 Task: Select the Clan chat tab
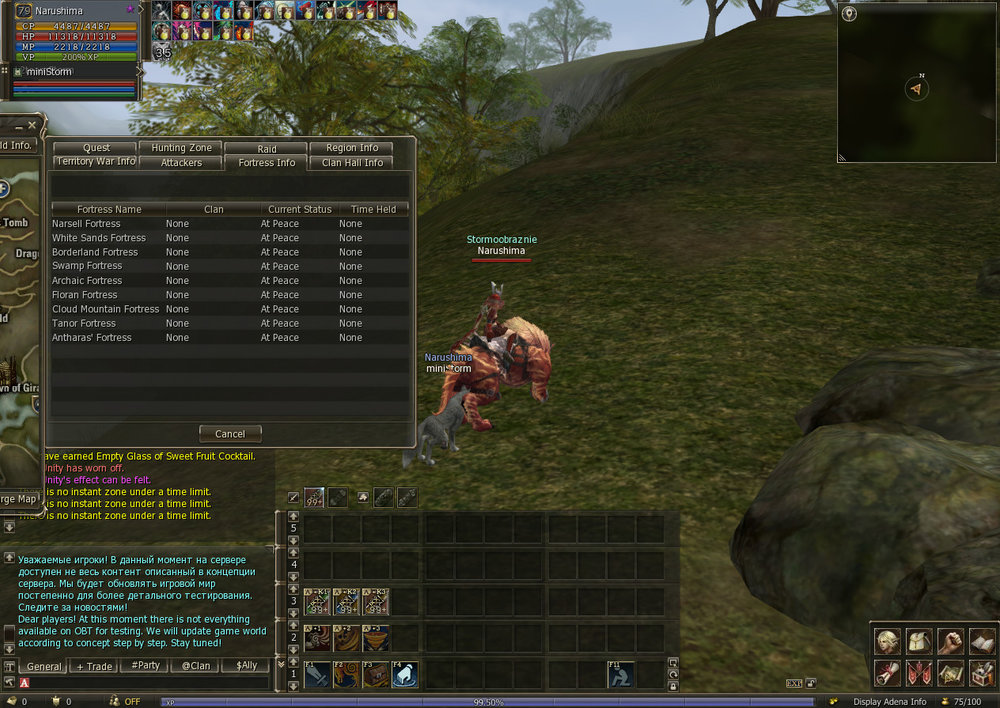(x=196, y=666)
